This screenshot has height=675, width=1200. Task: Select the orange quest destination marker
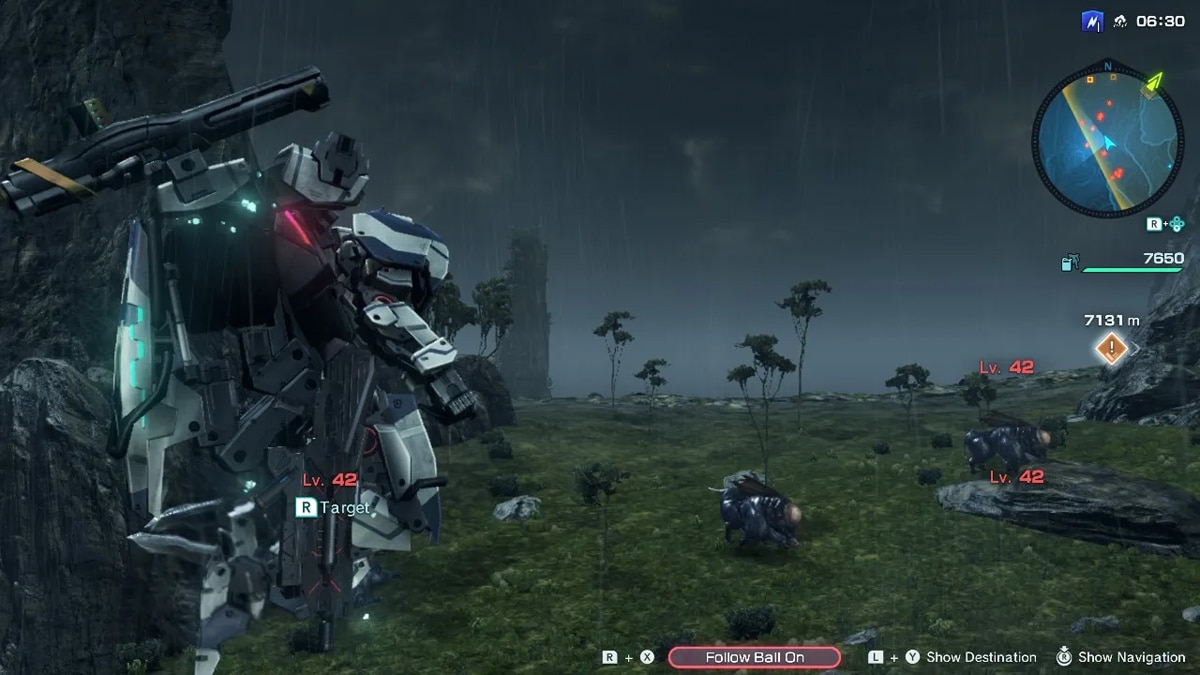click(x=1111, y=349)
